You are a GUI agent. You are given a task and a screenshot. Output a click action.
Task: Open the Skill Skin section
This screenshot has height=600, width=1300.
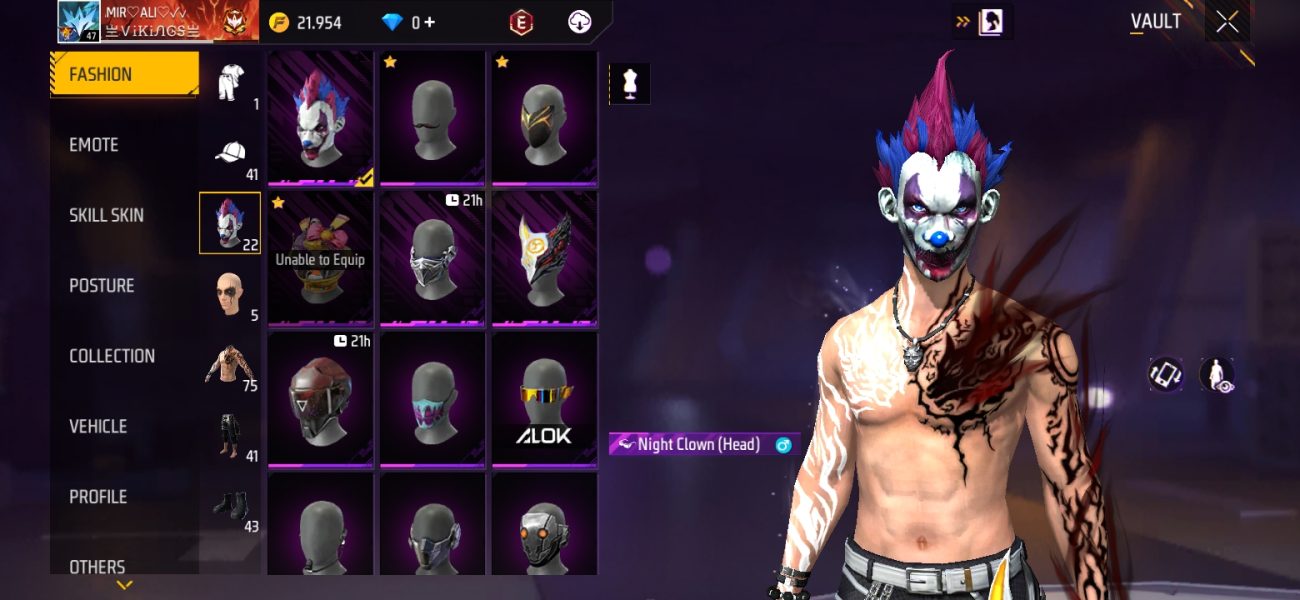coord(106,215)
